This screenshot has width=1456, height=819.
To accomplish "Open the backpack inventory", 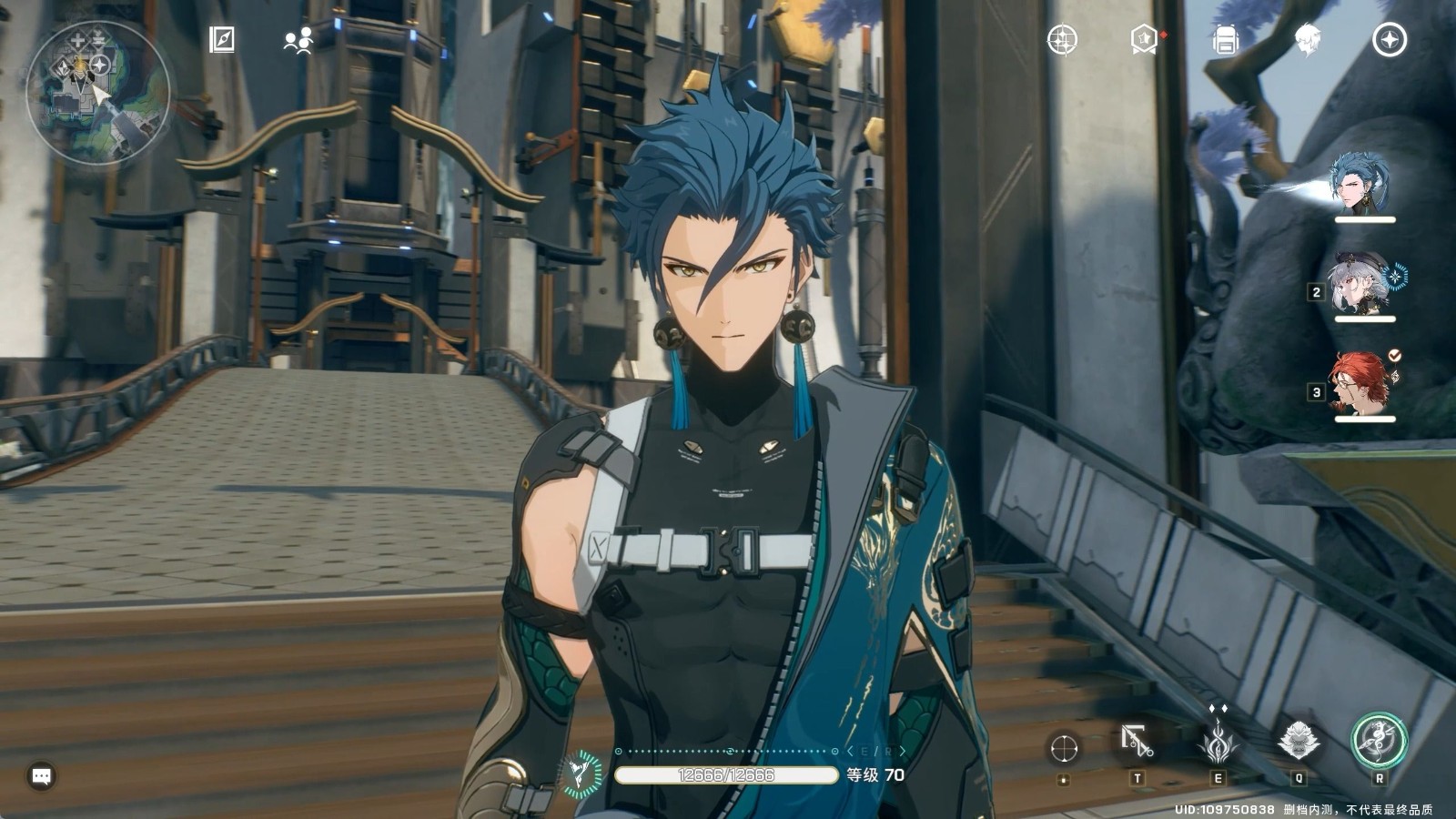I will pos(1226,40).
